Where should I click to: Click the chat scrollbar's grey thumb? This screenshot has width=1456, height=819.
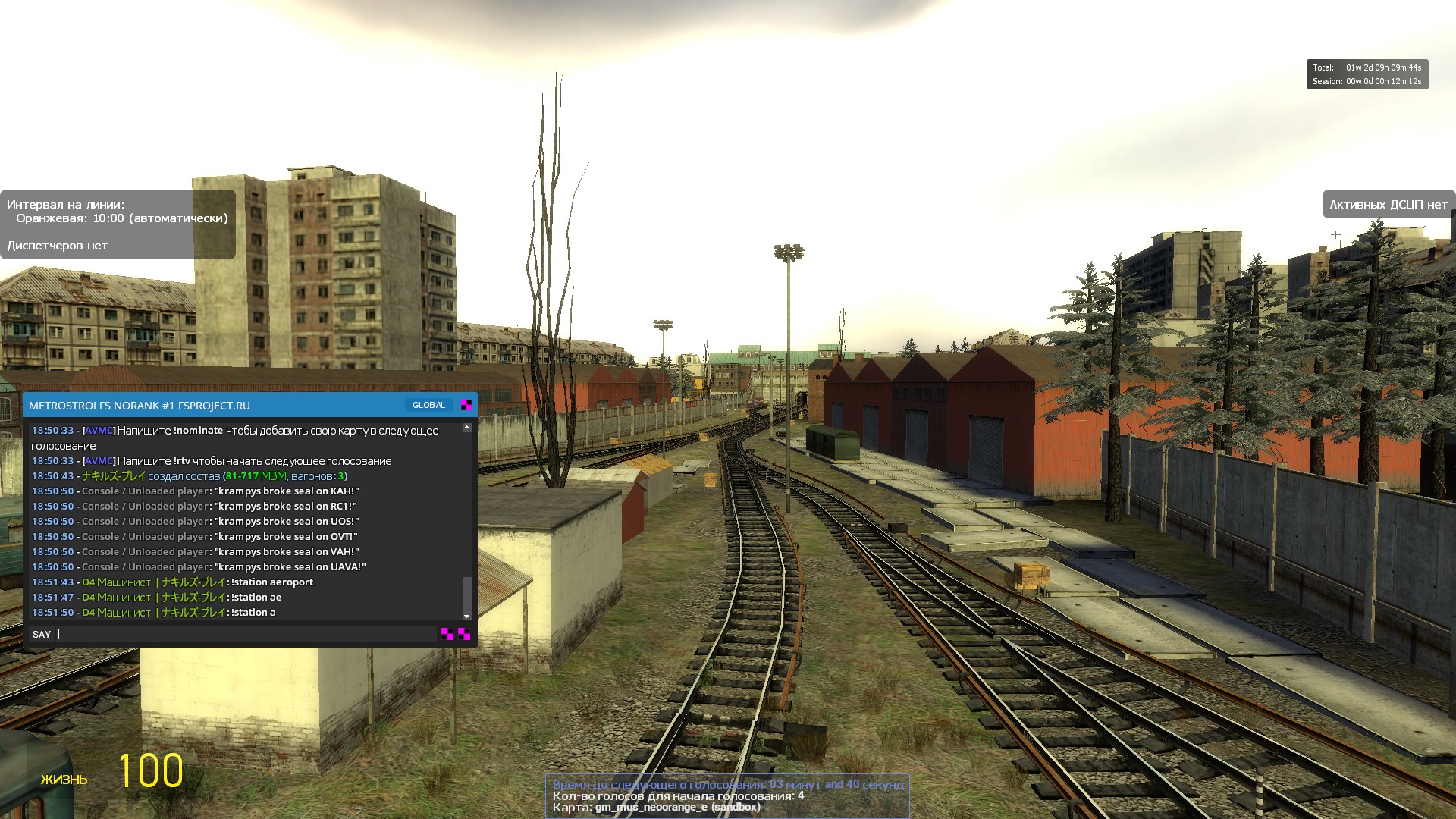(x=466, y=594)
